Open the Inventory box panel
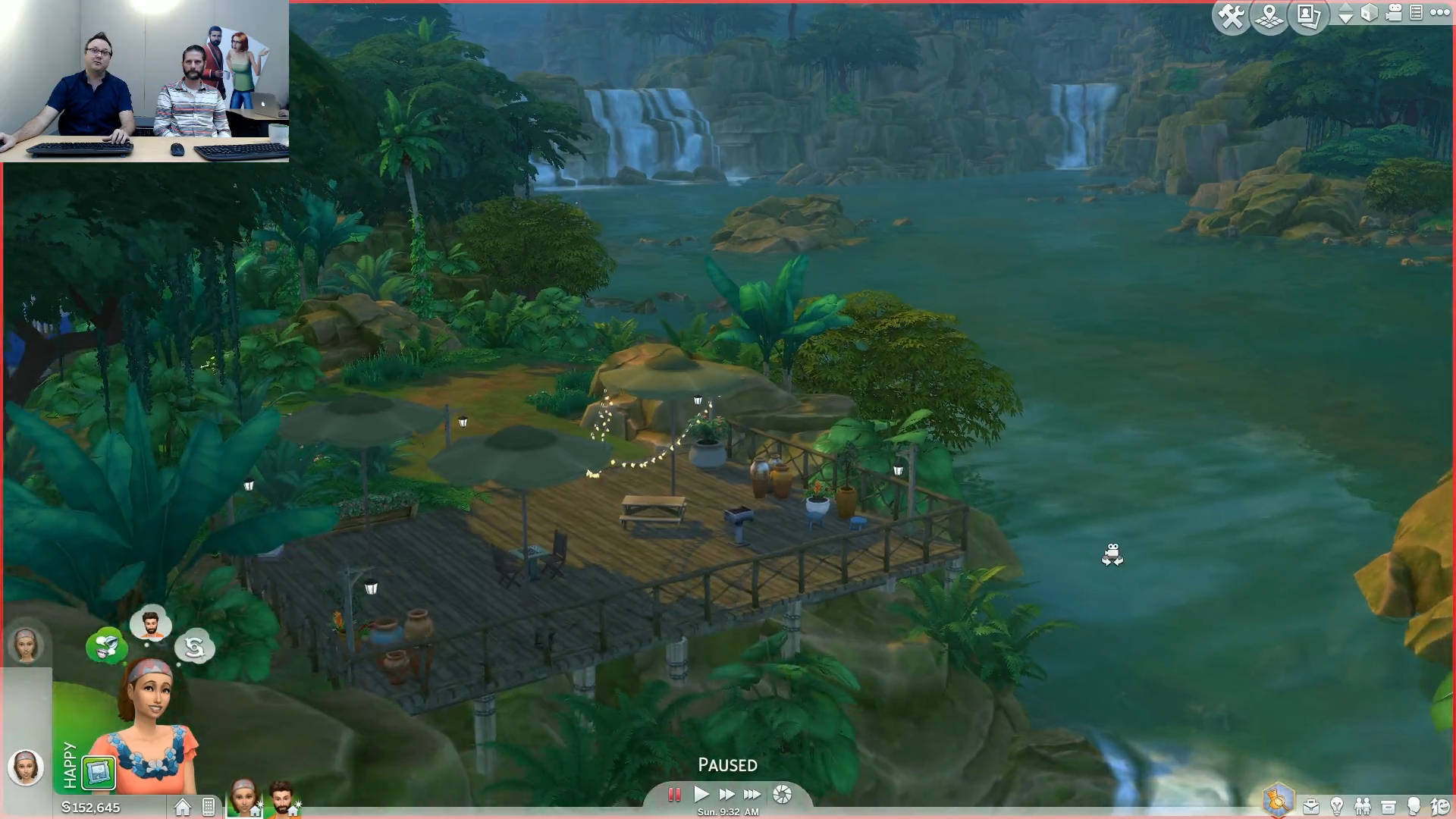1456x819 pixels. [x=1389, y=806]
